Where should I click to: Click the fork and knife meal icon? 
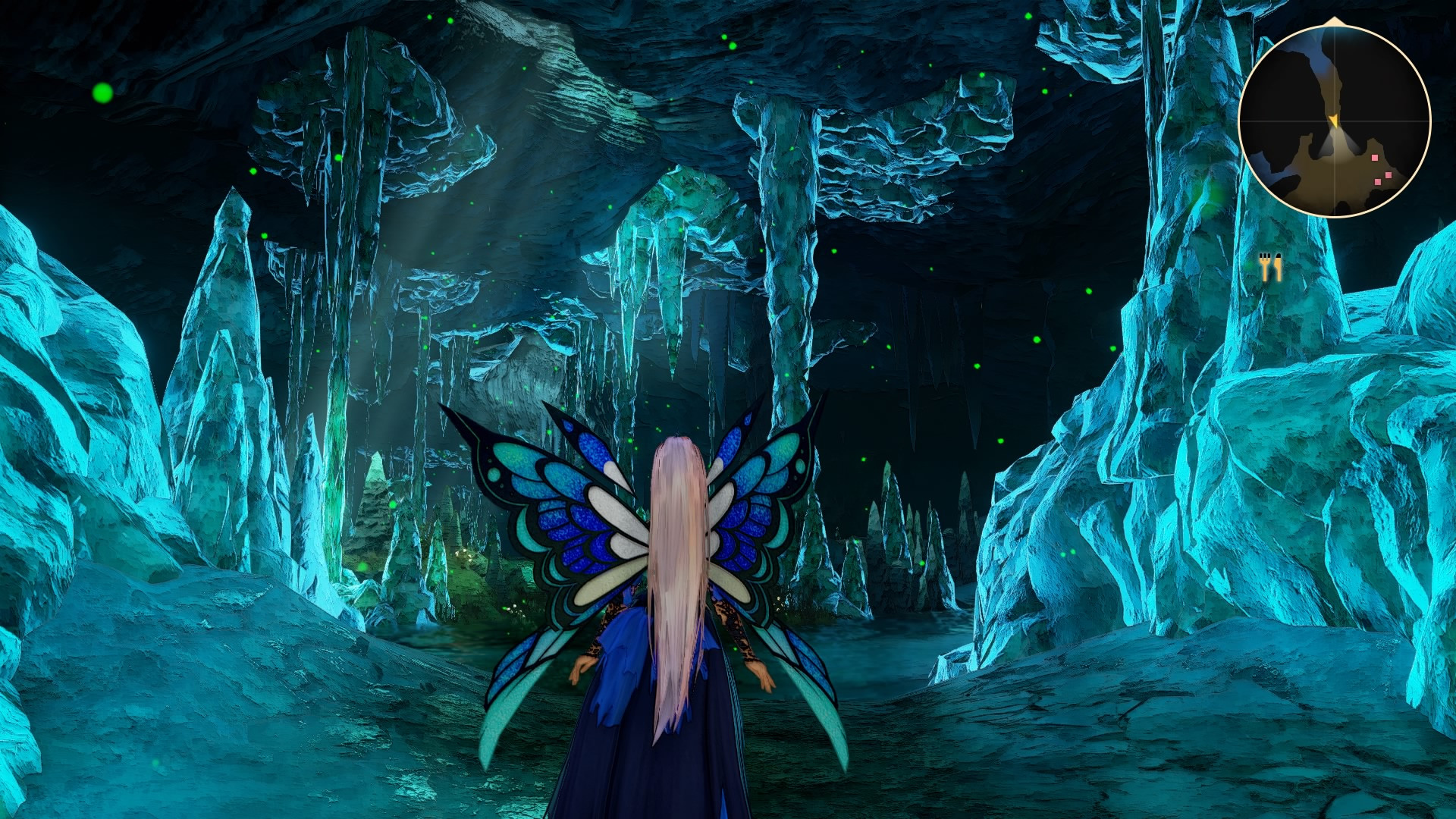click(x=1270, y=267)
